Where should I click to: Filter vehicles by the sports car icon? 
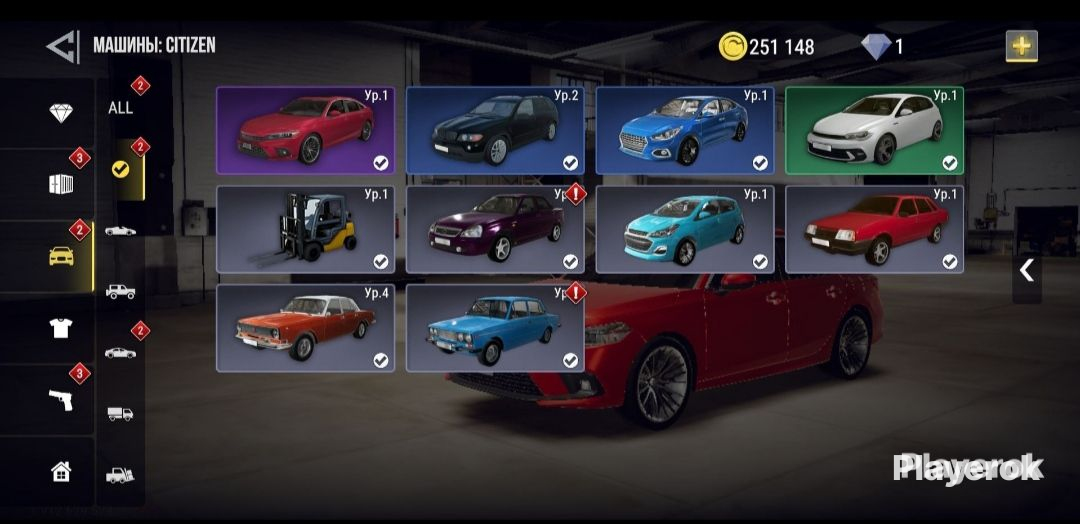click(120, 230)
